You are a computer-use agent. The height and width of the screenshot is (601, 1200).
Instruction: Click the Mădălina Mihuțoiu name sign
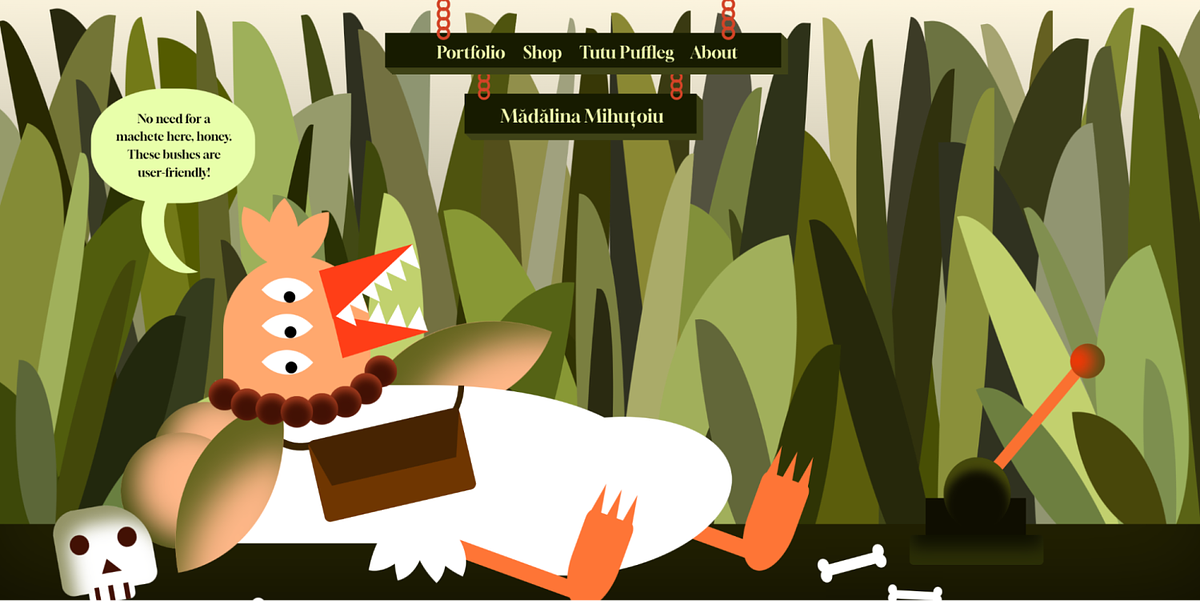coord(582,117)
